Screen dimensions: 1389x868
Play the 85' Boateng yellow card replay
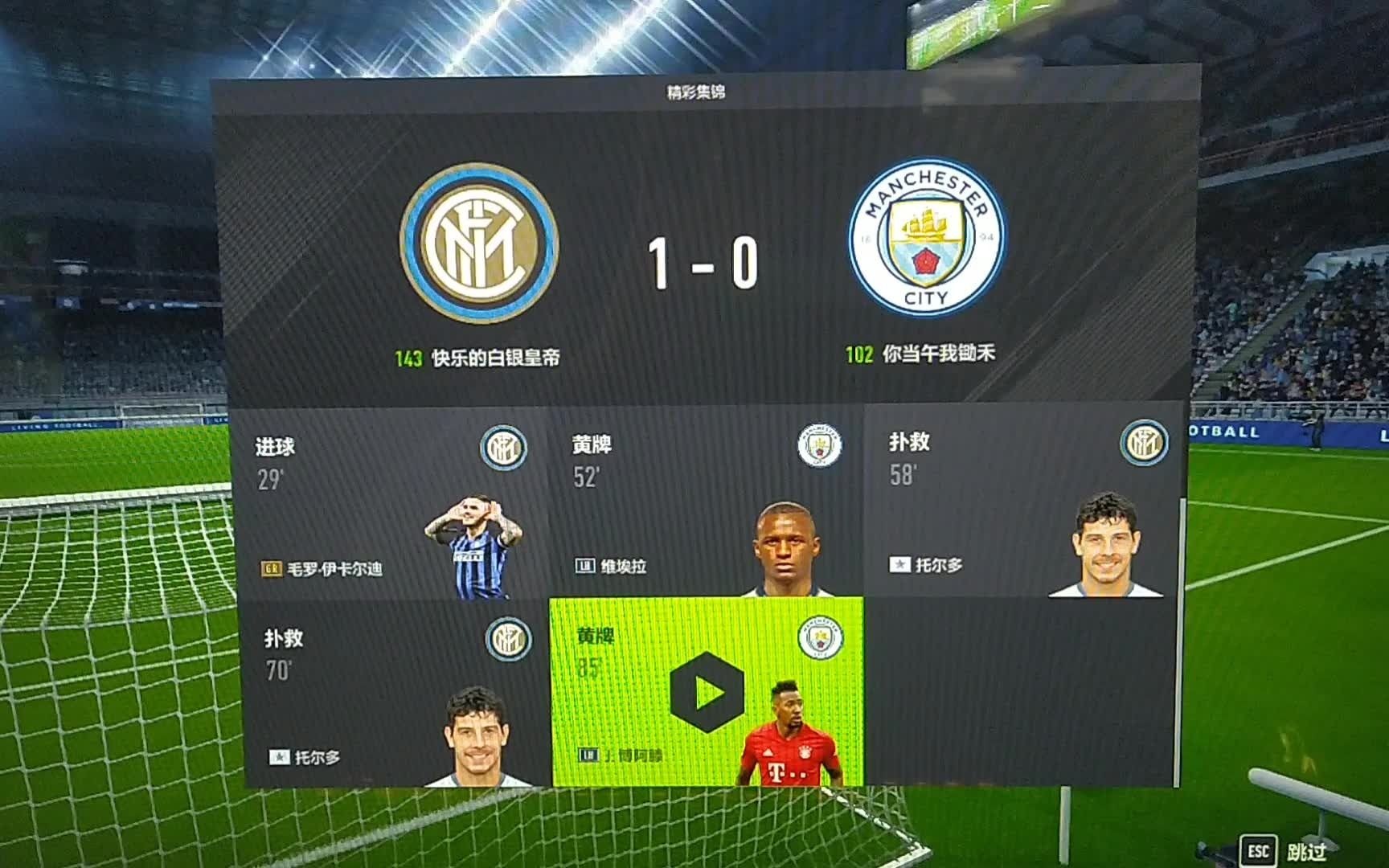pyautogui.click(x=707, y=692)
